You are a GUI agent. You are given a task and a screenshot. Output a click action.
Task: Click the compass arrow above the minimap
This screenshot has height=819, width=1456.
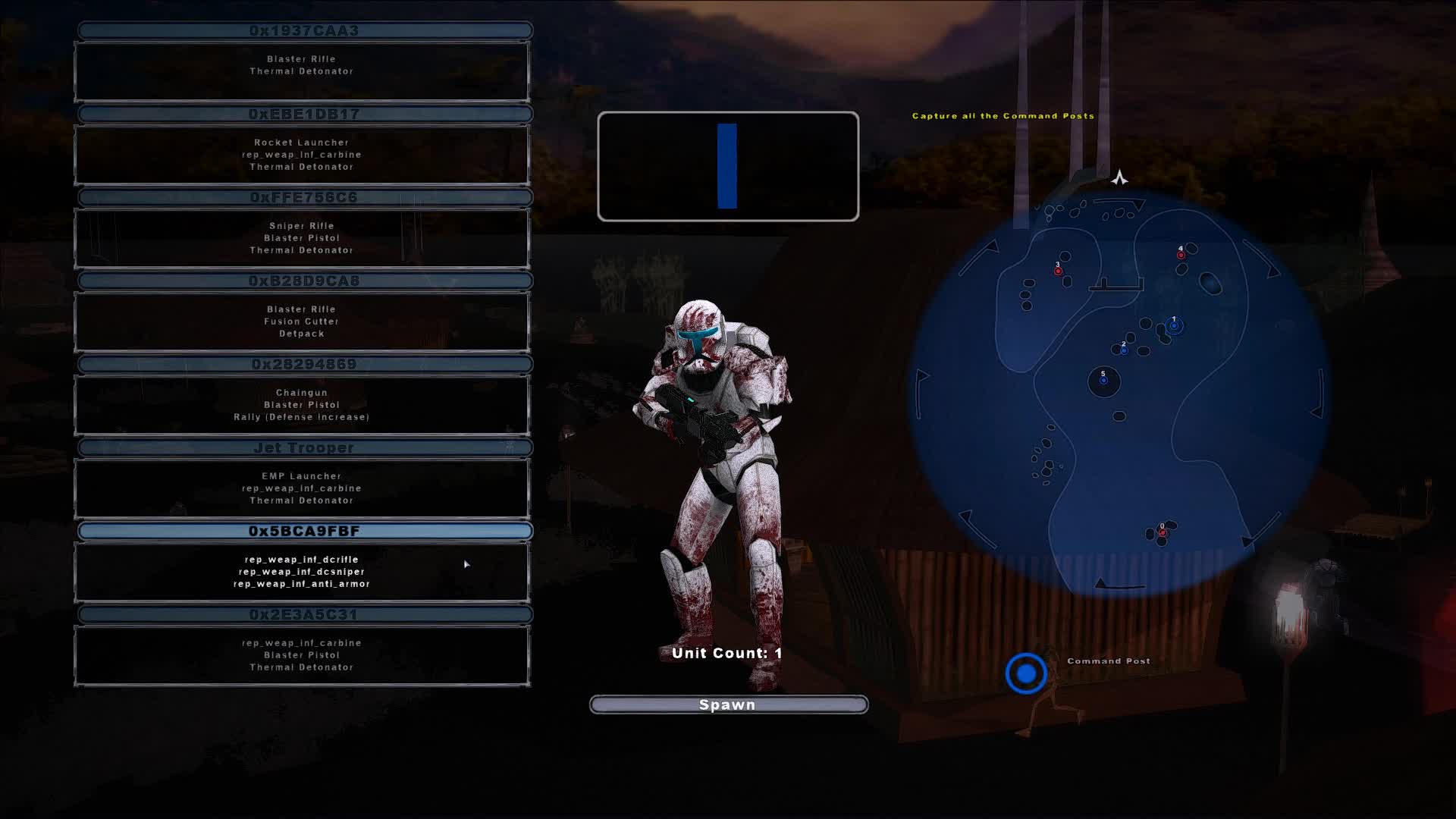pyautogui.click(x=1120, y=177)
